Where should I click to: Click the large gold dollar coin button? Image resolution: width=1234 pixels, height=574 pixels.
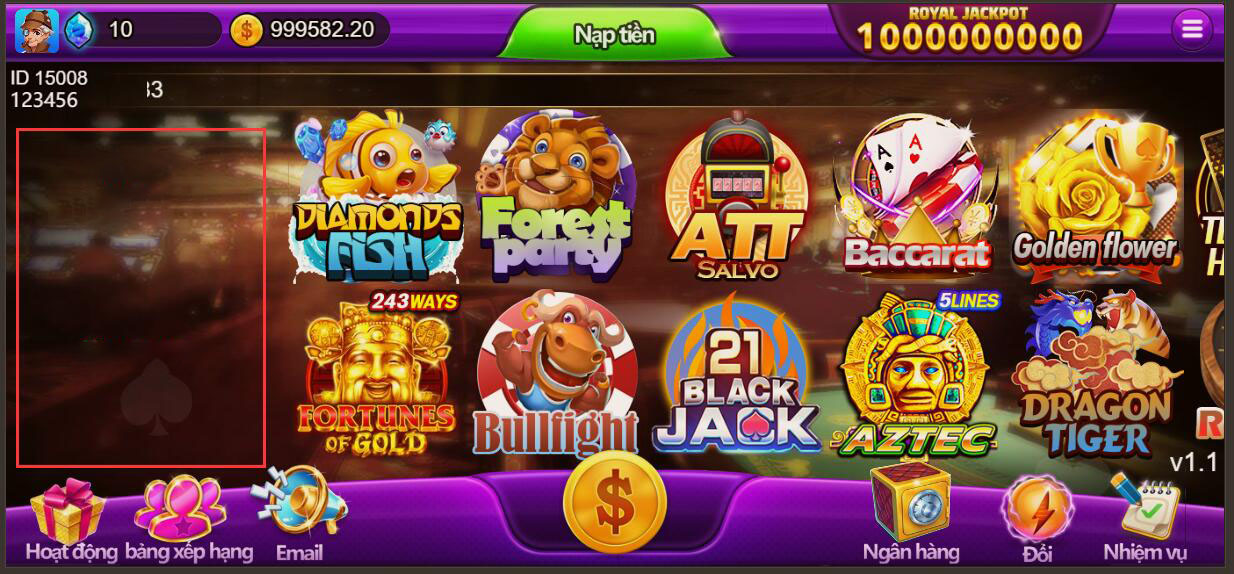click(614, 502)
